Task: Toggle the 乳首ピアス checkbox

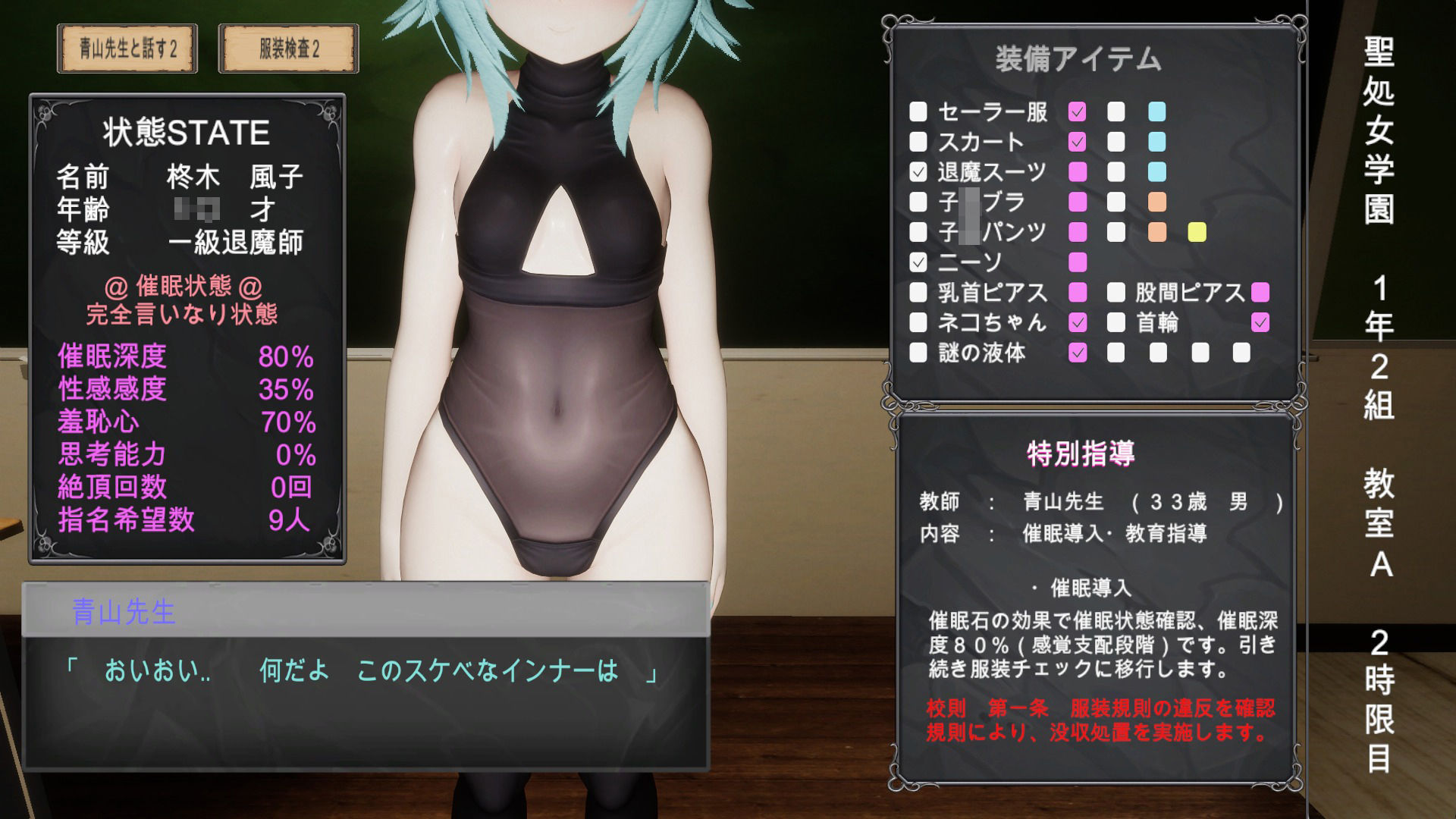Action: pyautogui.click(x=920, y=293)
